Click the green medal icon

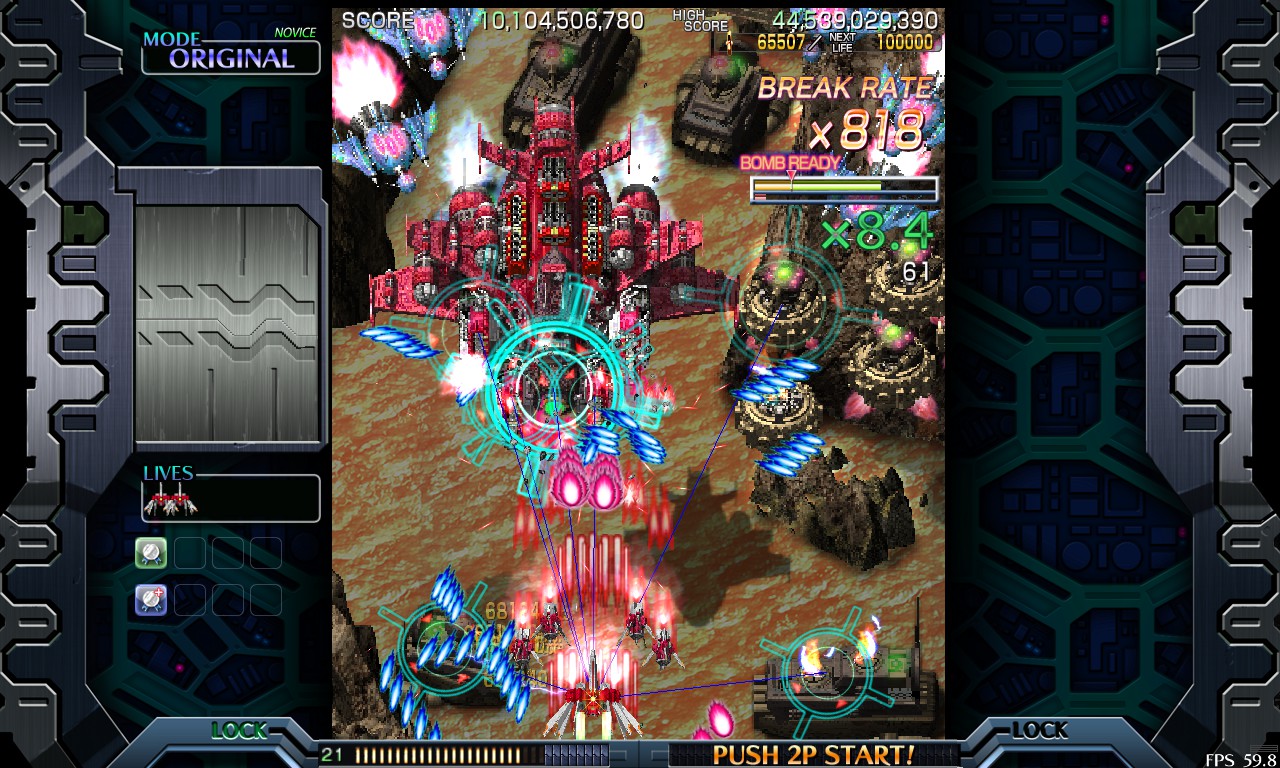click(151, 552)
